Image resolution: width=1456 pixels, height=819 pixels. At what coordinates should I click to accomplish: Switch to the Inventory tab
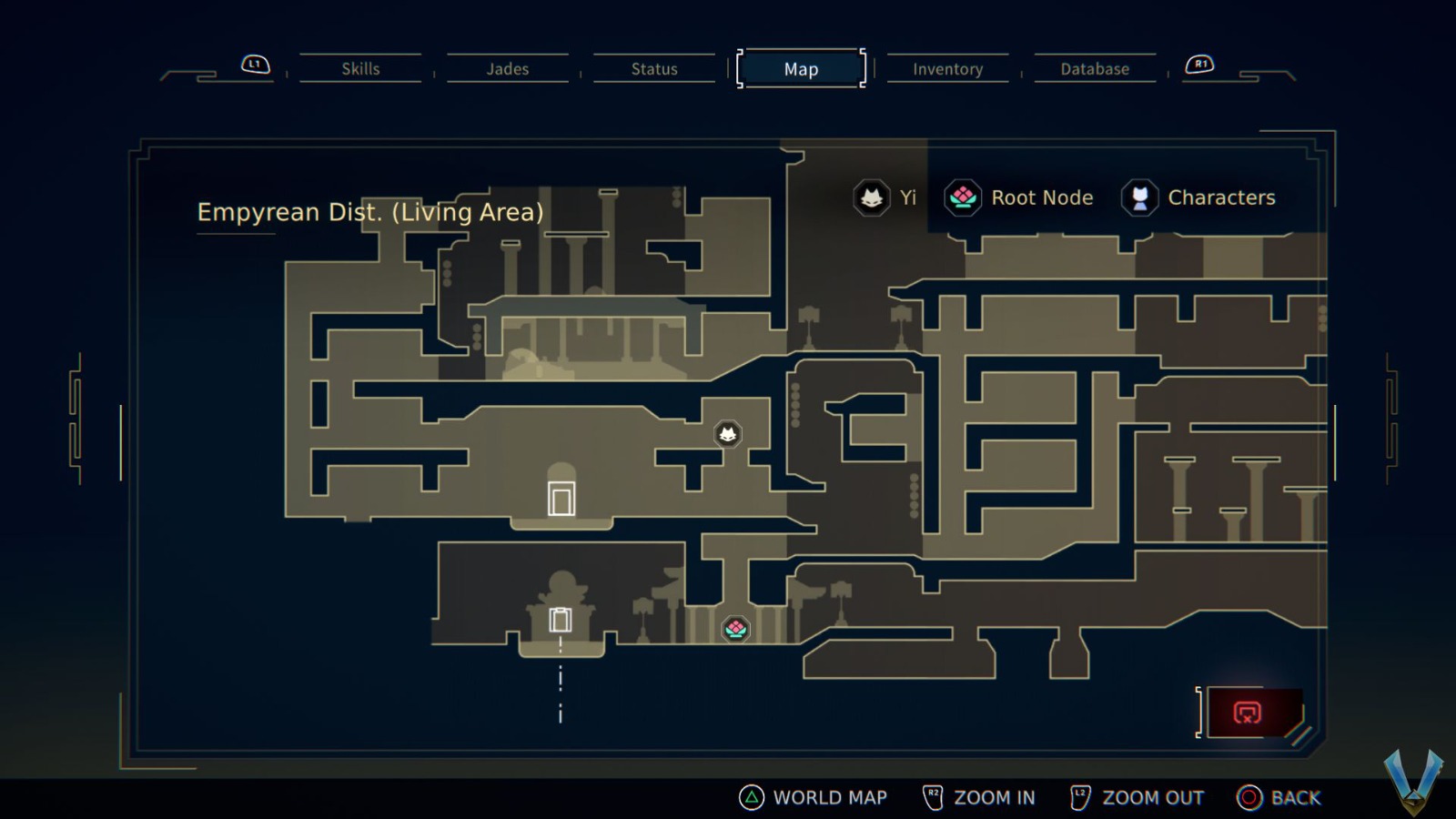pos(947,68)
